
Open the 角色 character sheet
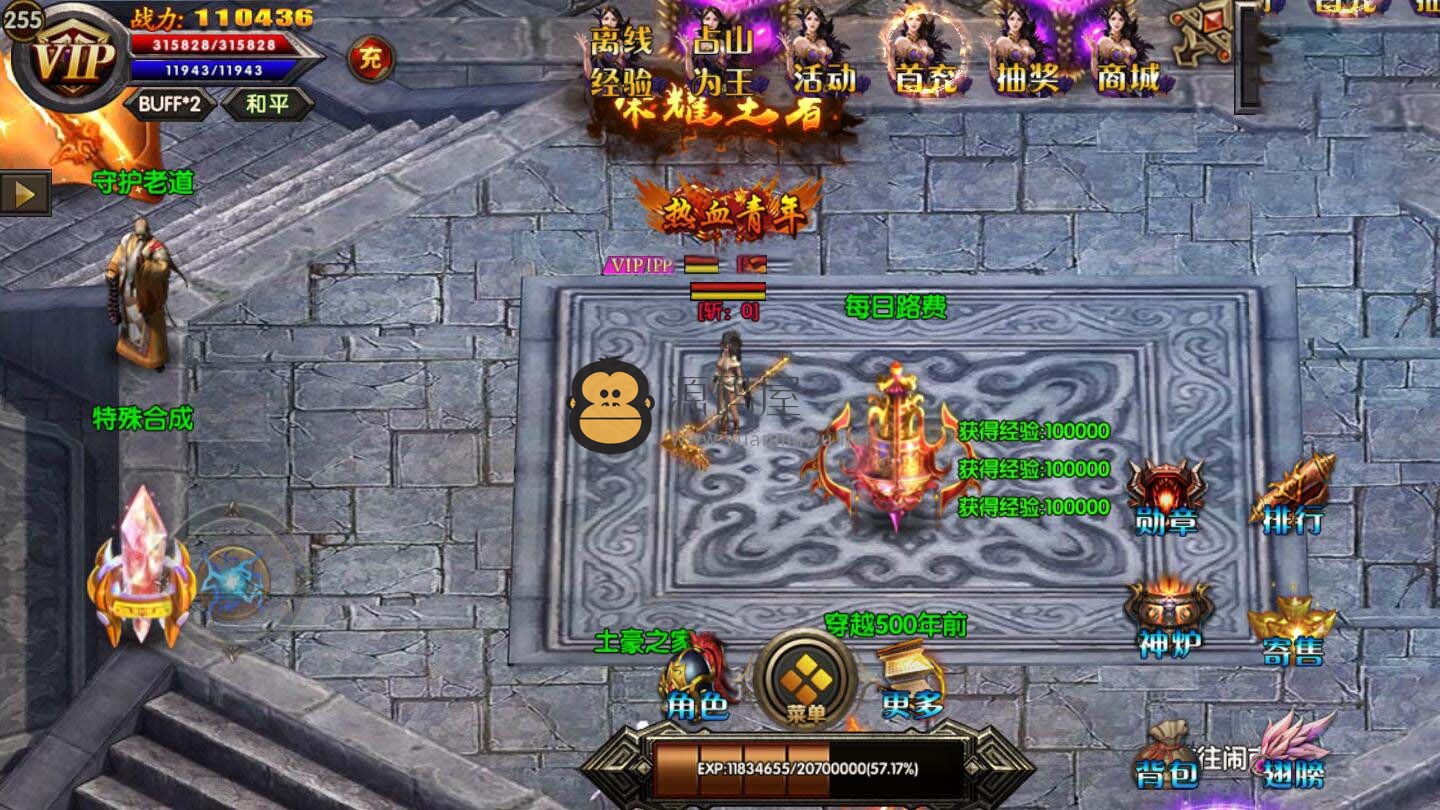[x=698, y=680]
